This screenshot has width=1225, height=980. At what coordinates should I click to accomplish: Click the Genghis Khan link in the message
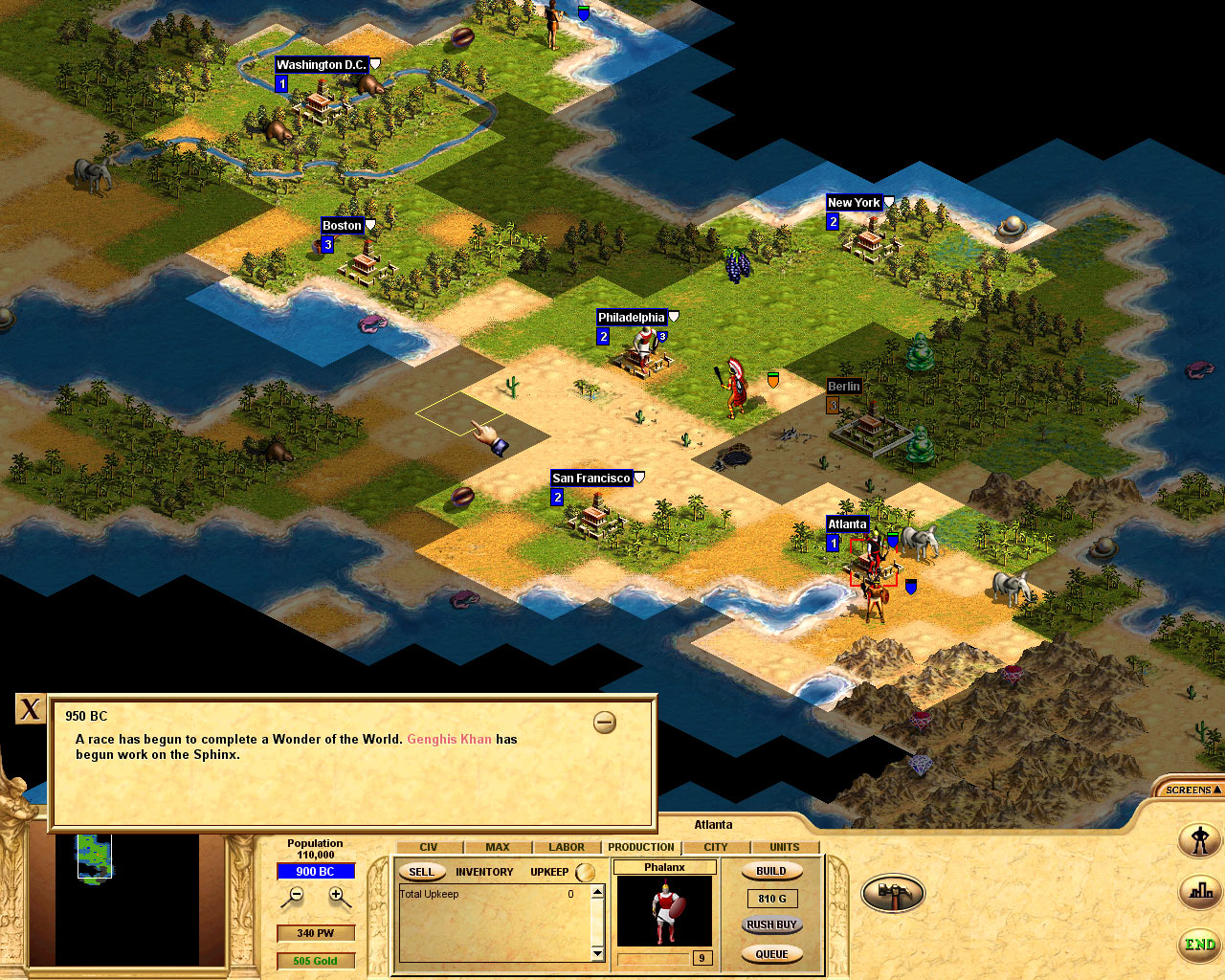[449, 739]
